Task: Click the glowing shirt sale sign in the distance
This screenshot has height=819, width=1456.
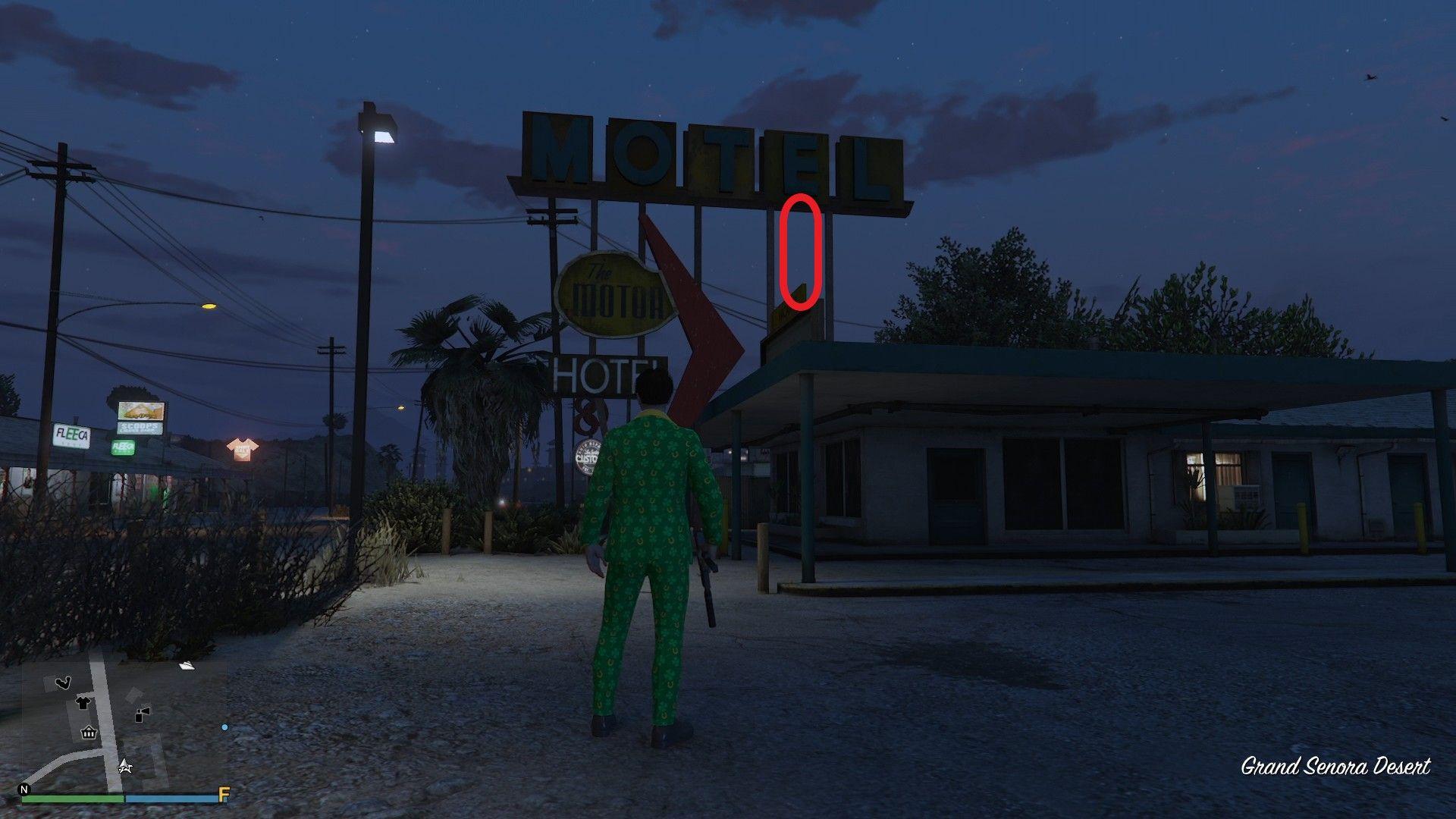Action: [x=242, y=447]
